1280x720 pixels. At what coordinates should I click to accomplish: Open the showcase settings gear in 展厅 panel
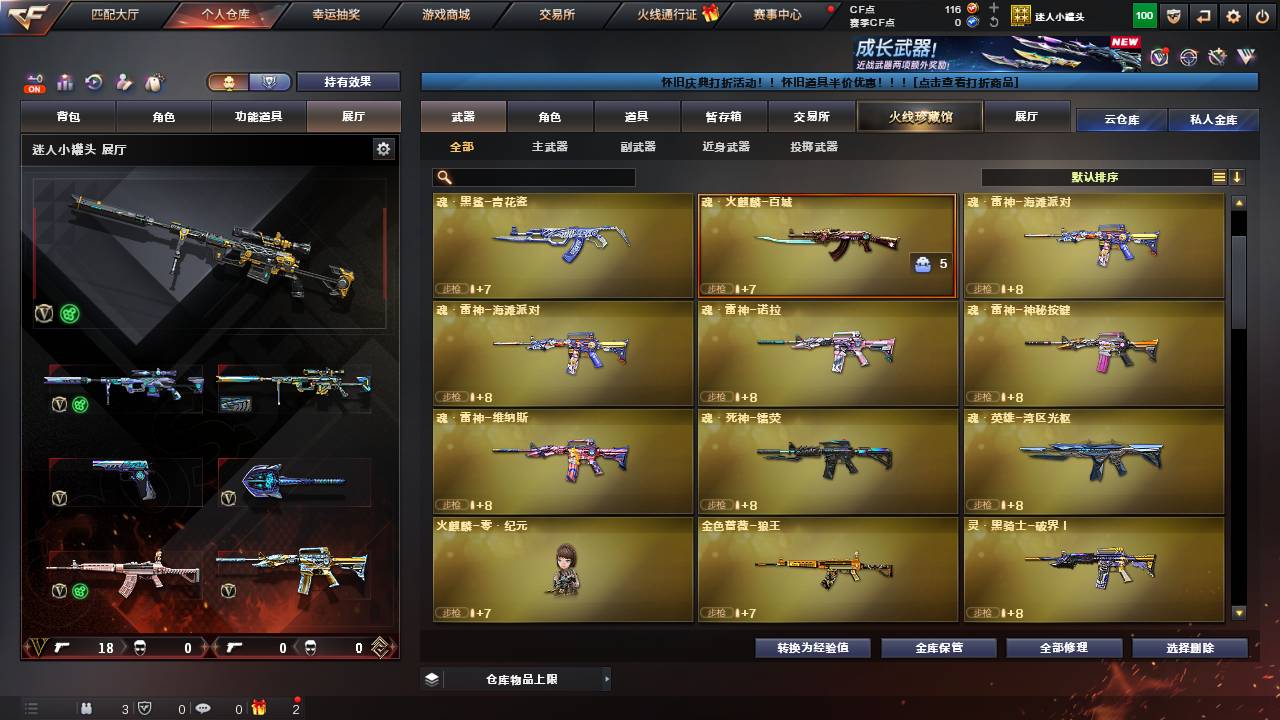(x=383, y=147)
